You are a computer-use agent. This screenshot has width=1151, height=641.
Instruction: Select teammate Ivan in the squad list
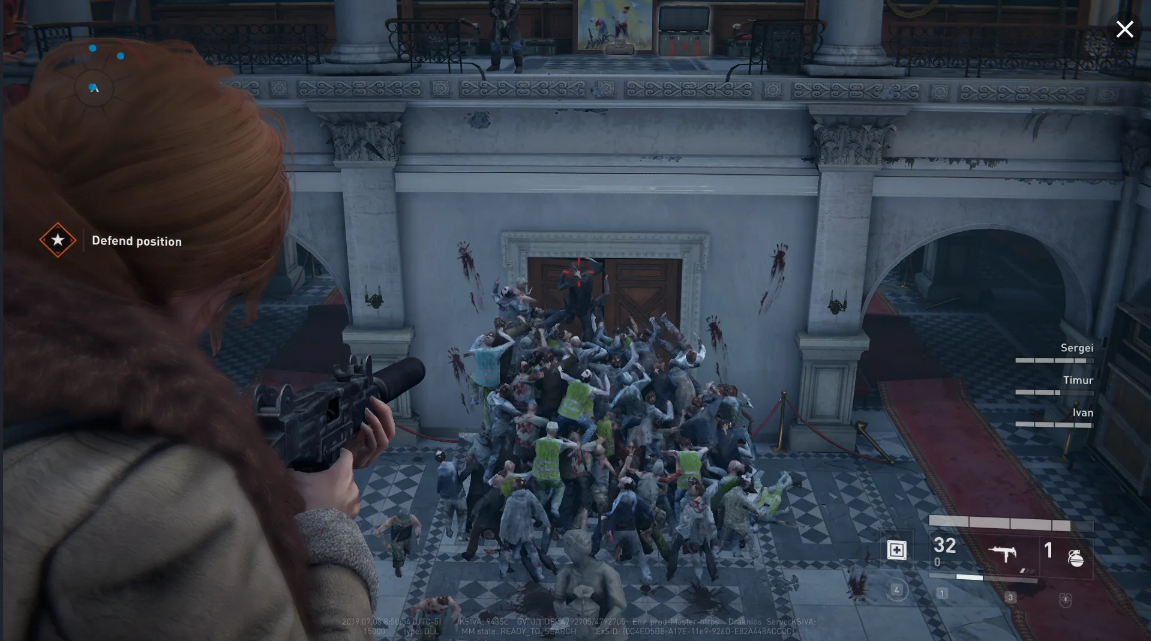coord(1082,413)
